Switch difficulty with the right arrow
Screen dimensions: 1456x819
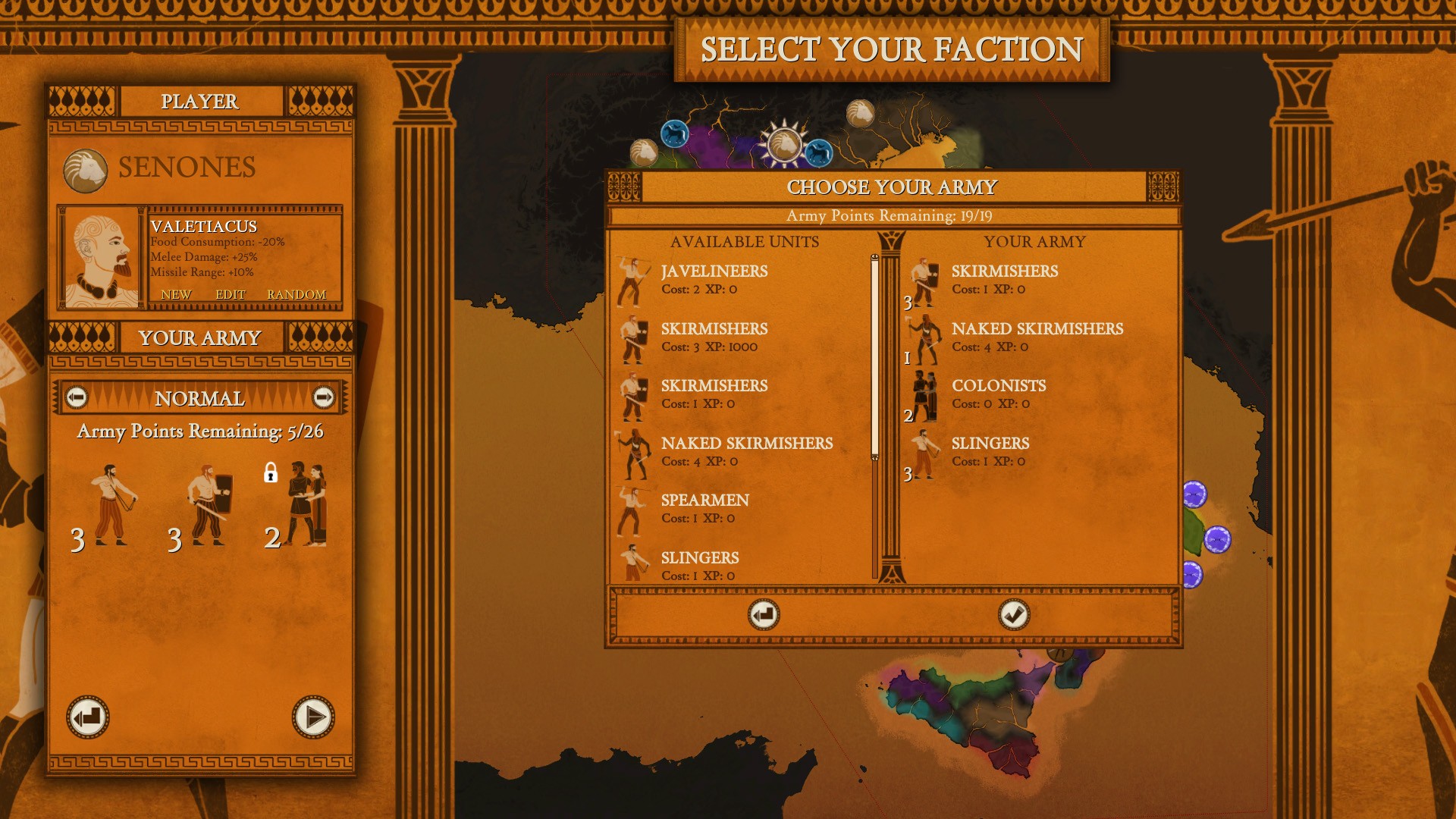click(x=324, y=397)
